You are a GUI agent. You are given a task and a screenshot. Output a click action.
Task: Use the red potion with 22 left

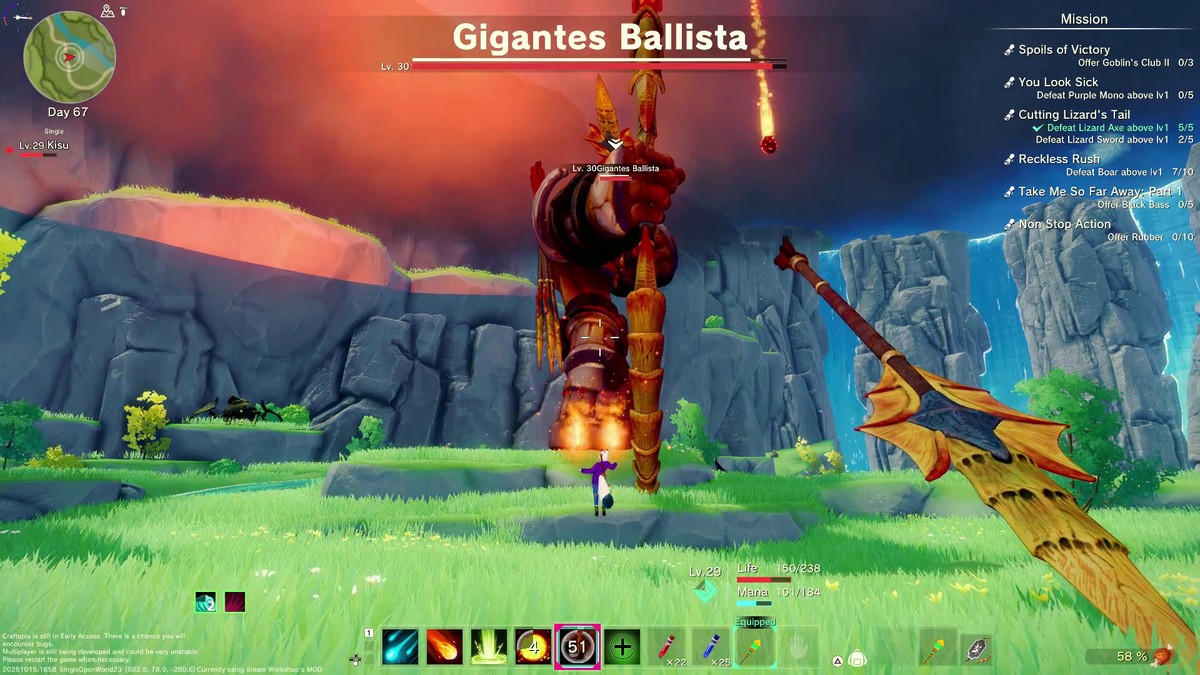pos(669,647)
